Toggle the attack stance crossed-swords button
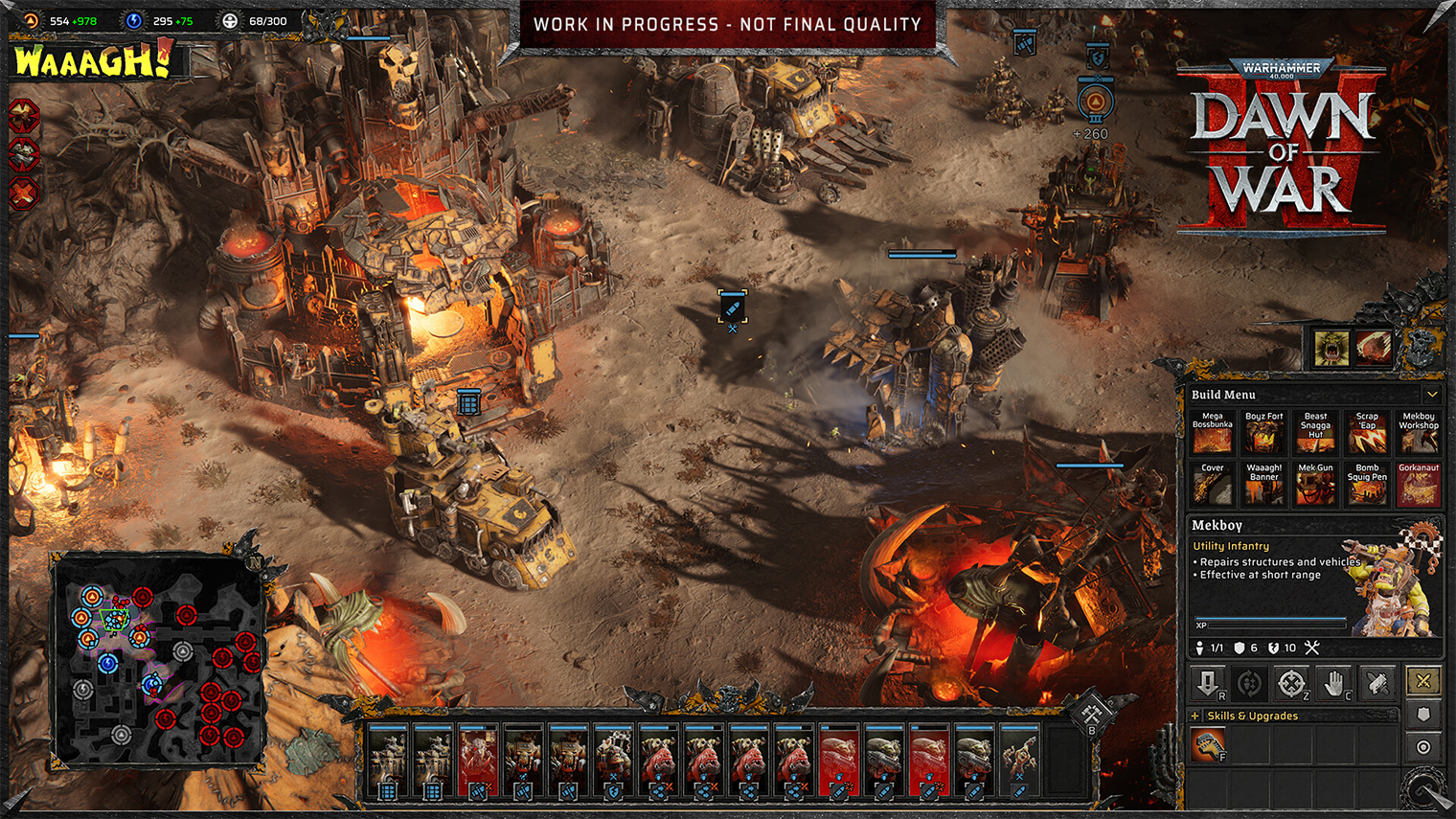 pos(1423,681)
